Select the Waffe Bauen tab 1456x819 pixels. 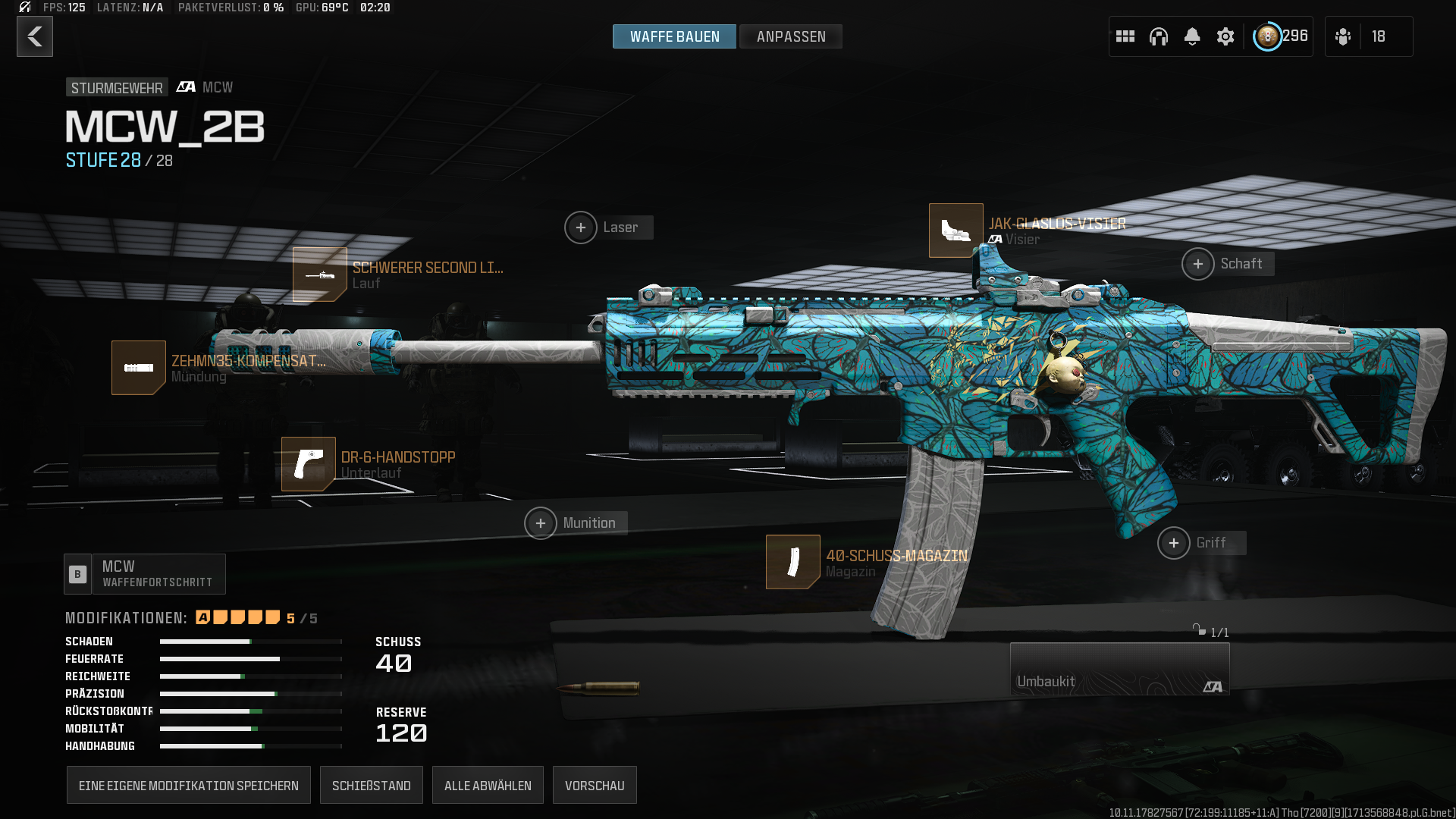[x=674, y=36]
